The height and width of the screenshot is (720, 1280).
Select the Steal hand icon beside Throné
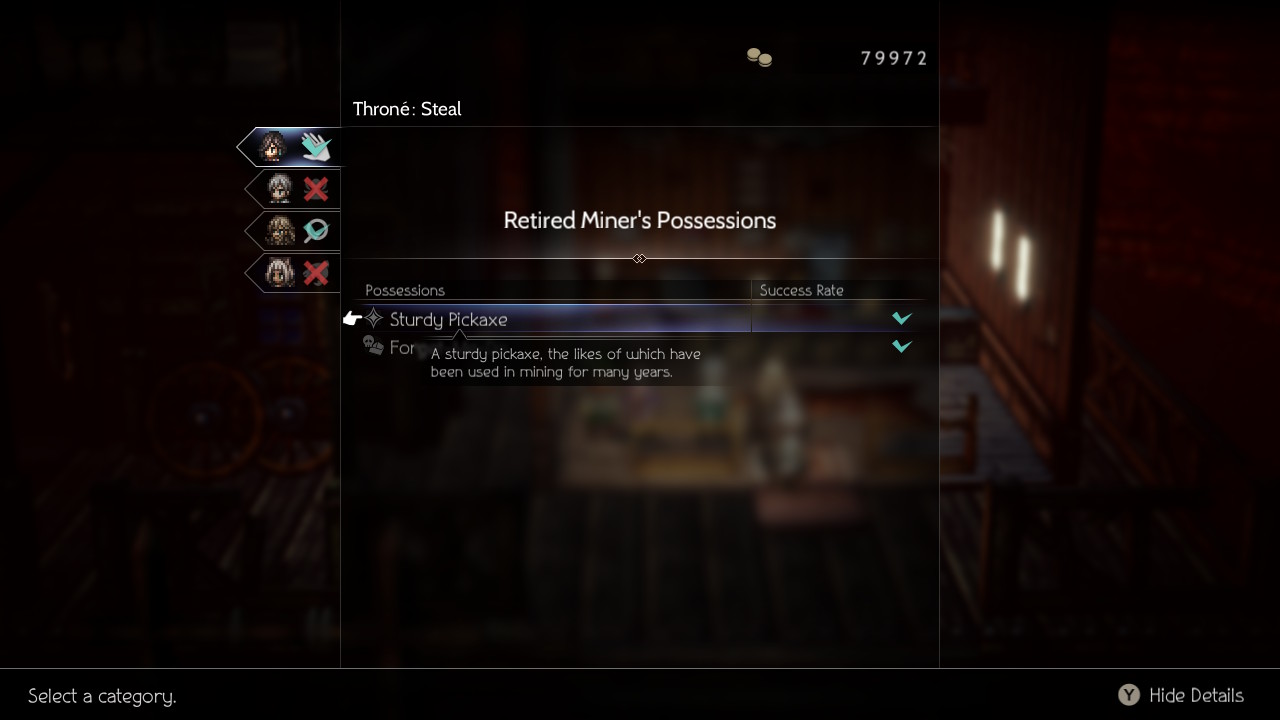coord(316,145)
